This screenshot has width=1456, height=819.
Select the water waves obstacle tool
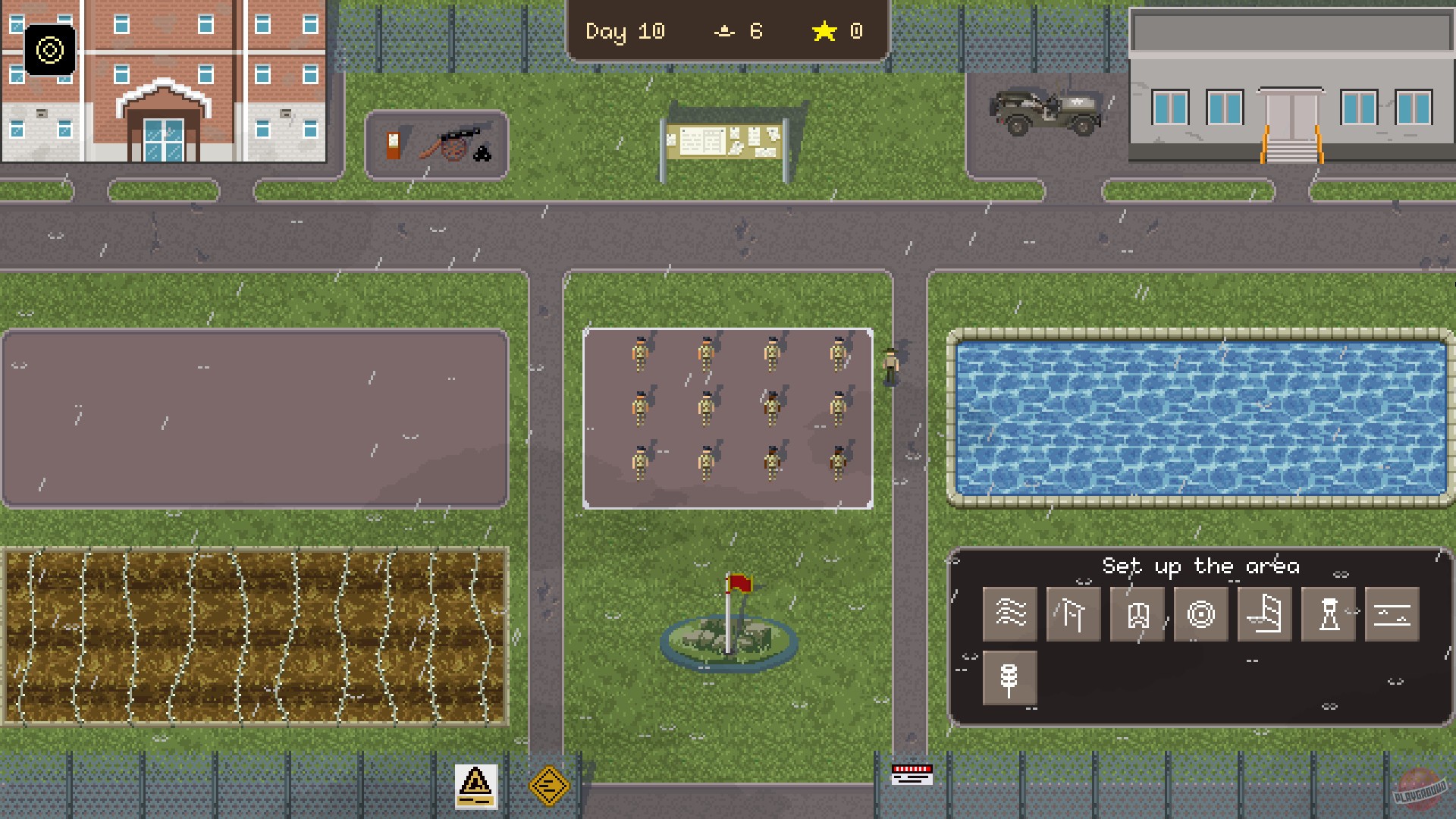[x=1009, y=614]
